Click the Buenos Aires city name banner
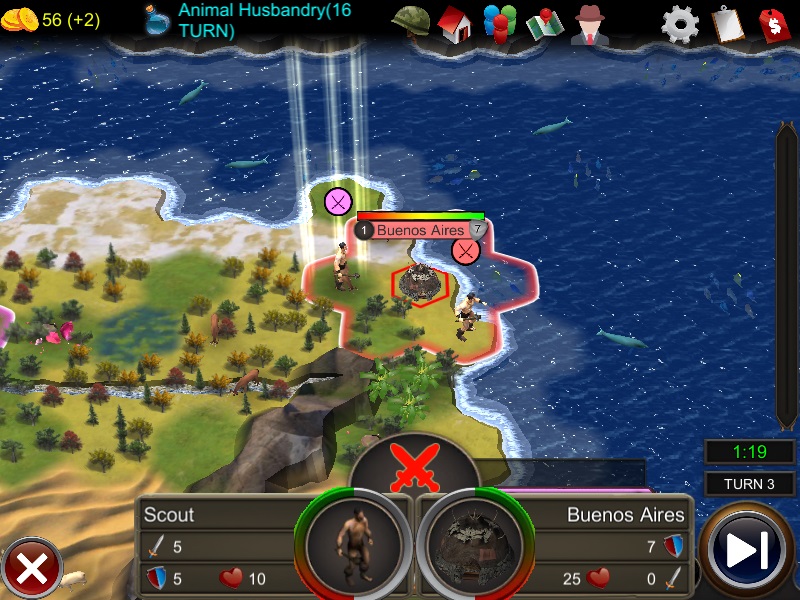800x600 pixels. 420,230
